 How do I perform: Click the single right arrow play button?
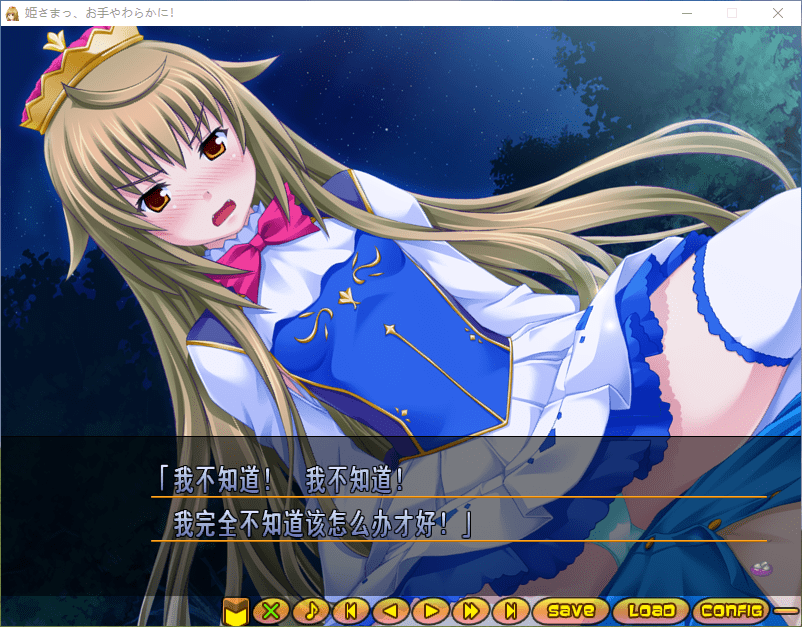[431, 610]
